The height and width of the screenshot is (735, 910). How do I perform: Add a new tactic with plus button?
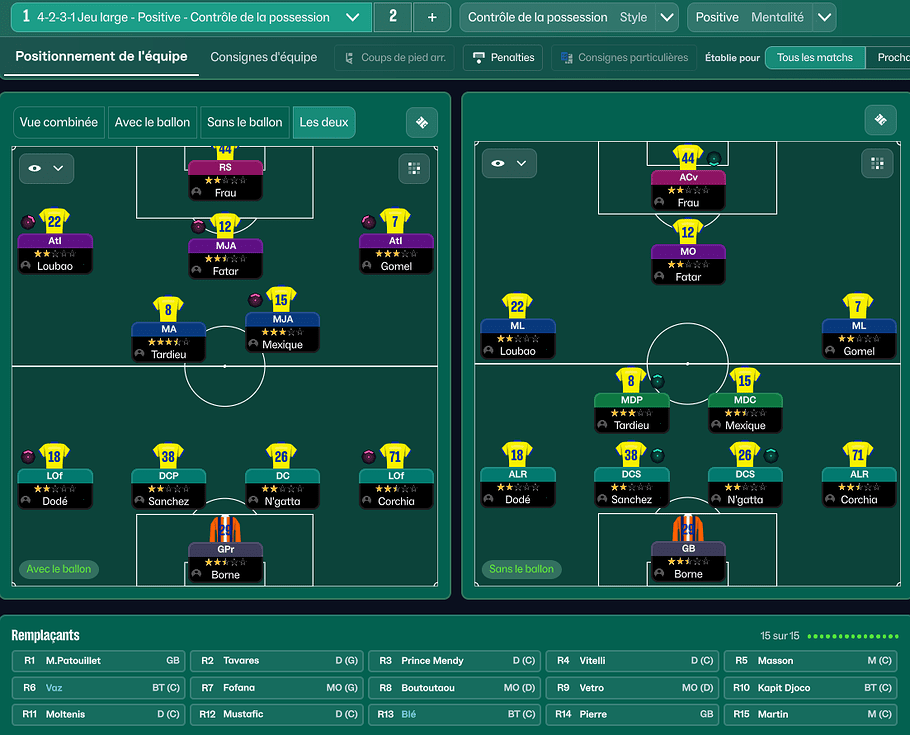[x=431, y=17]
